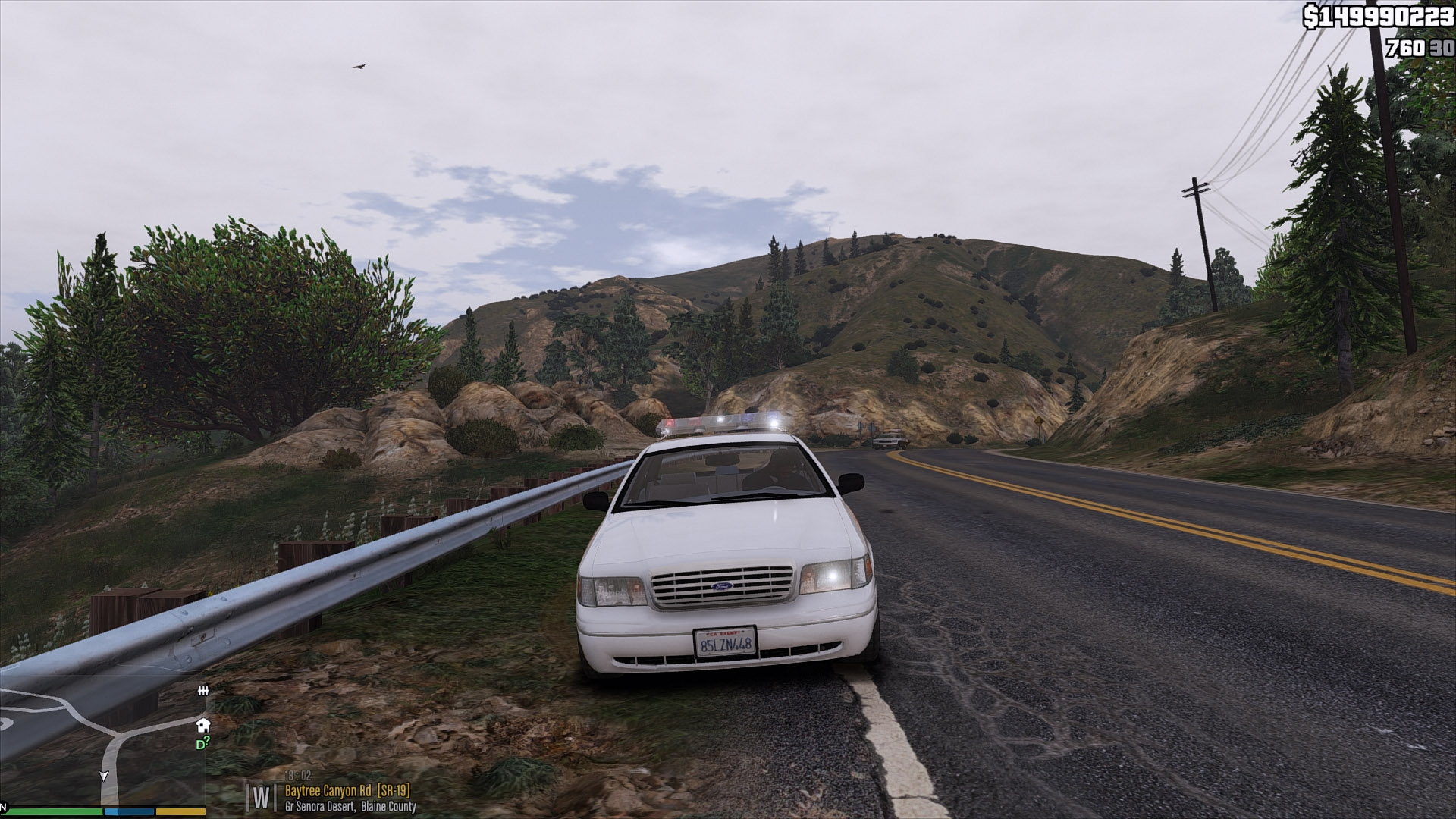Screen dimensions: 1456x819
Task: Select the fence-shaped blip on minimap
Action: pos(203,691)
